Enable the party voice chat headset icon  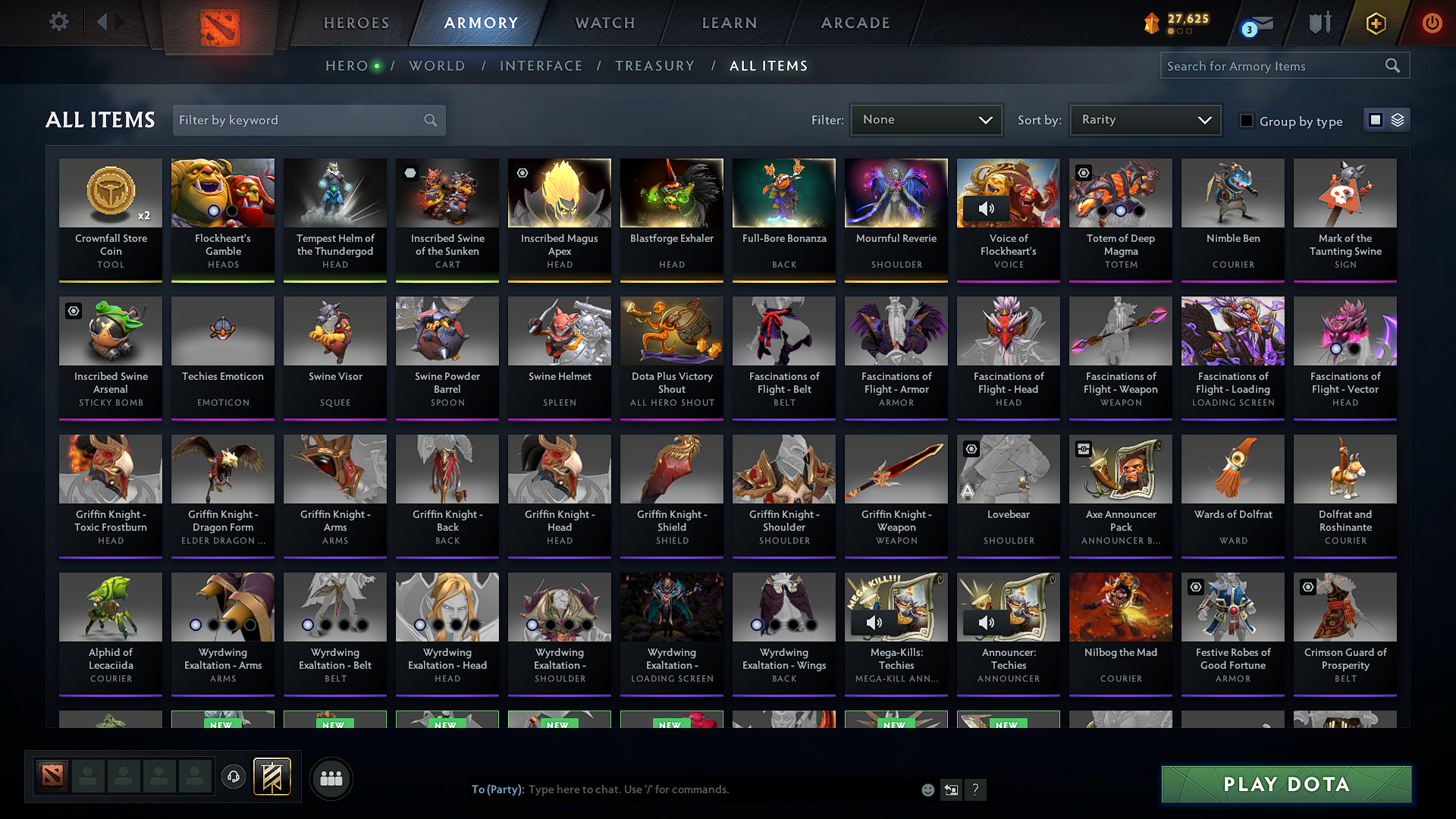(x=233, y=777)
